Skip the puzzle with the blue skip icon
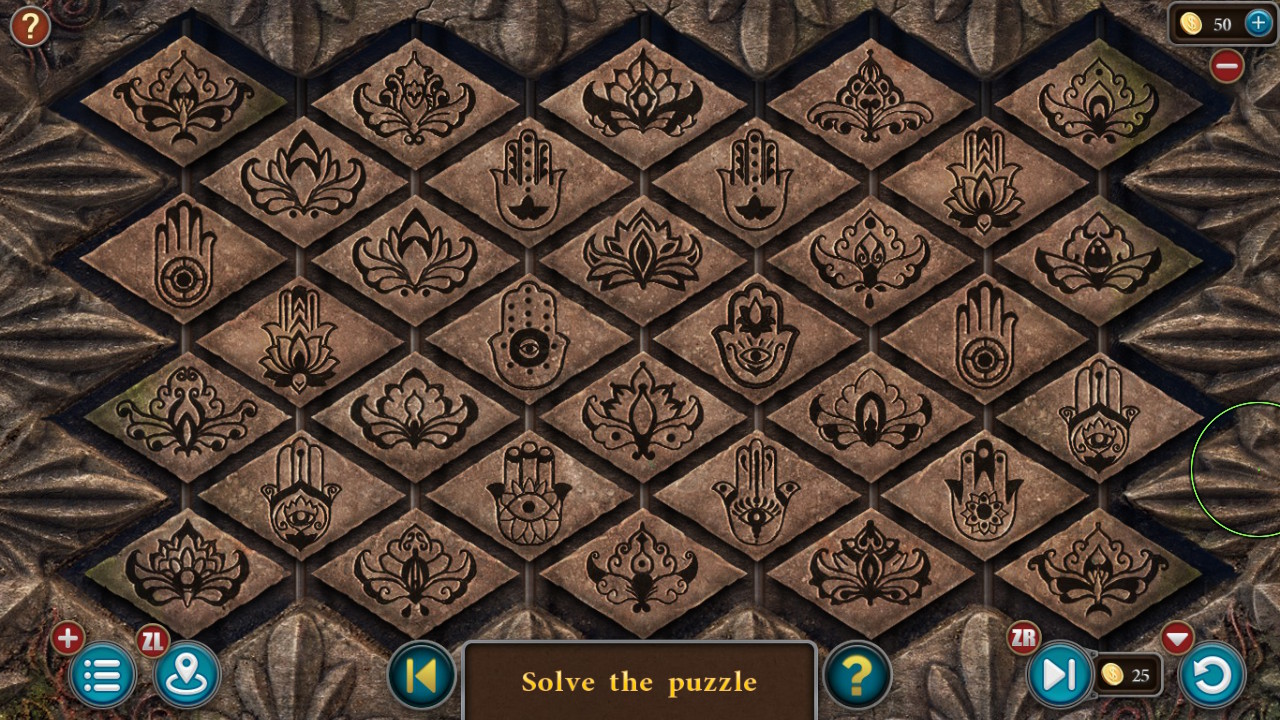Viewport: 1280px width, 720px height. [x=1060, y=675]
